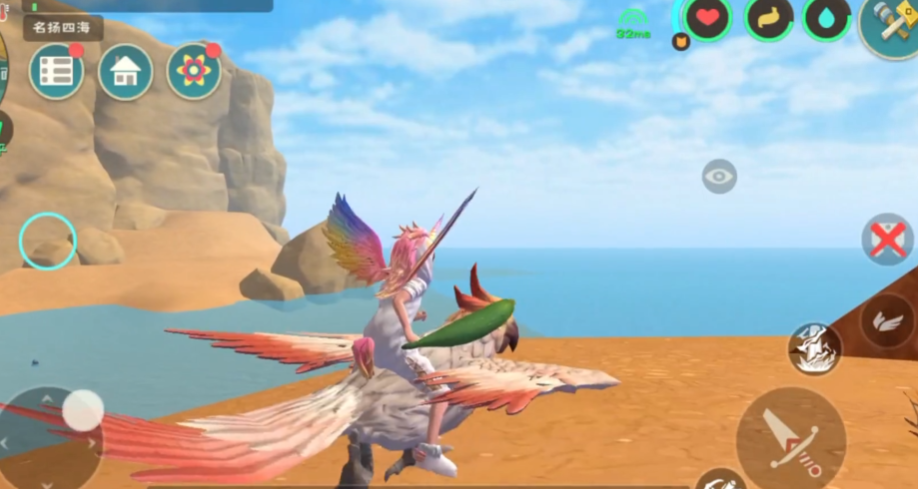Activate the wing flight ability
The image size is (918, 489).
coord(886,321)
